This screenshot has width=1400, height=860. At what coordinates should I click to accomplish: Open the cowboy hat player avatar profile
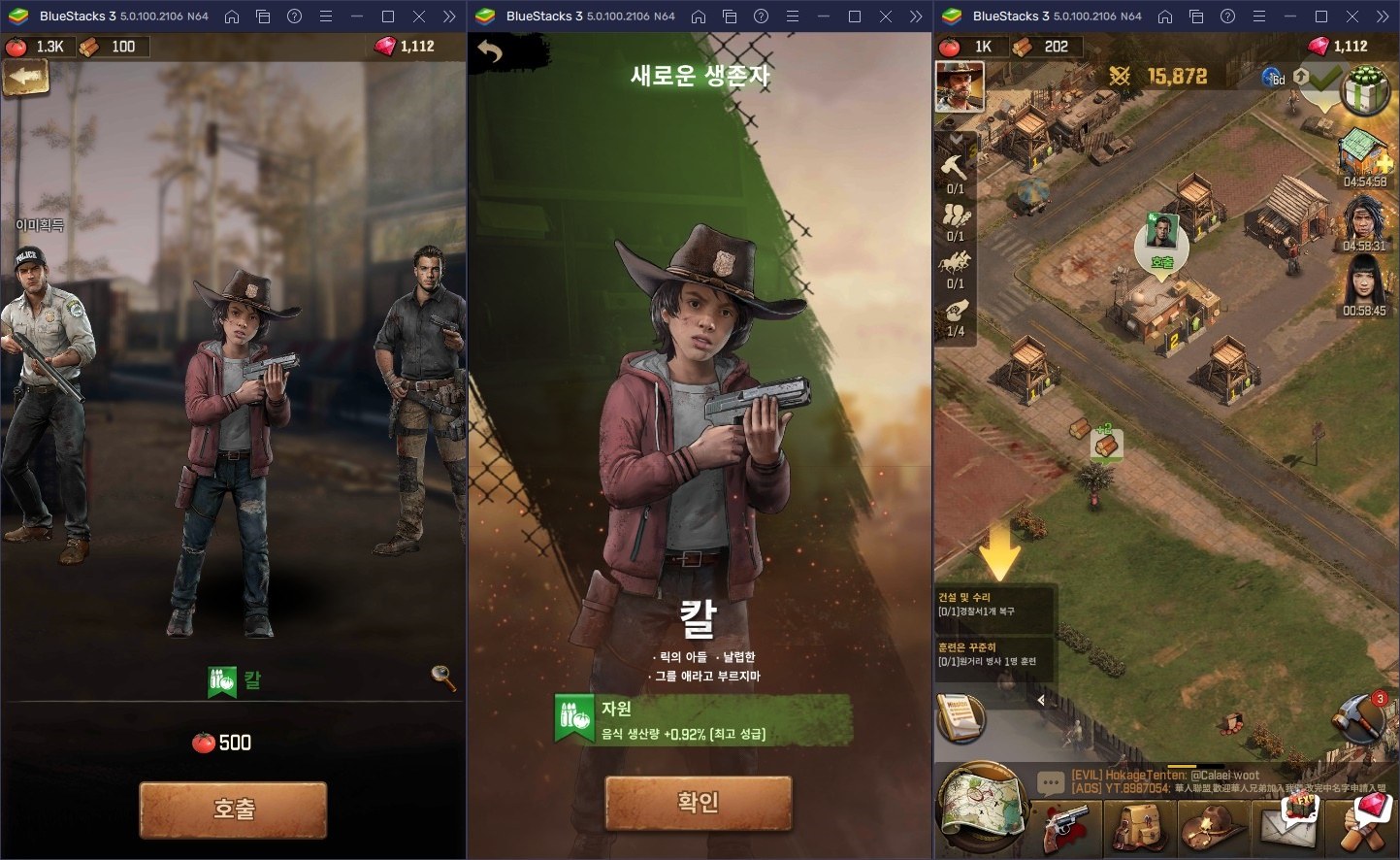(960, 85)
